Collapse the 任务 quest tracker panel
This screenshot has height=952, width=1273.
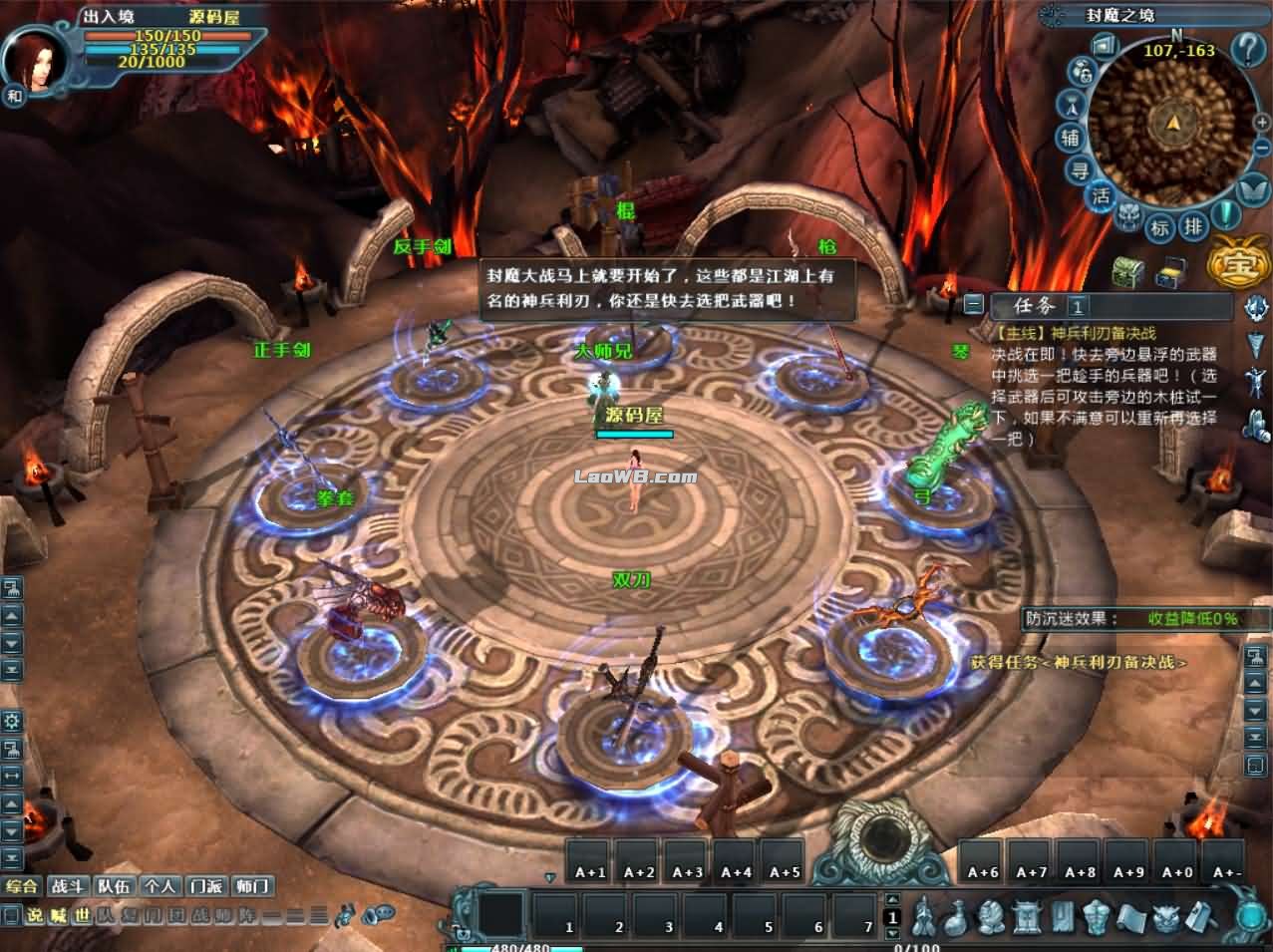point(974,305)
